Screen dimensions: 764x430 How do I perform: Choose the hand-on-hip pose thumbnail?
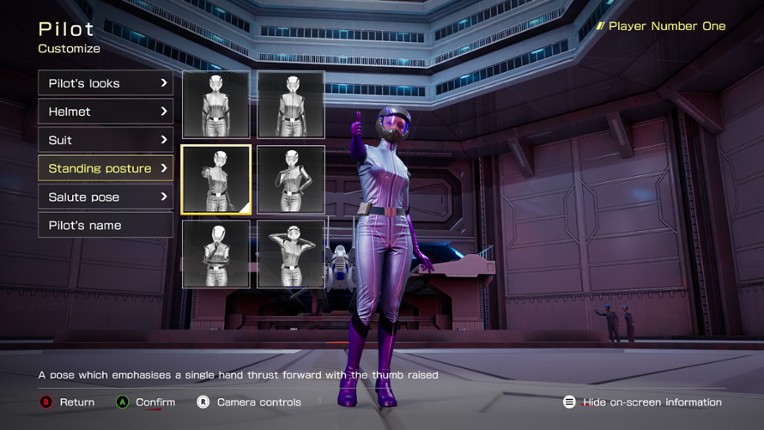291,179
